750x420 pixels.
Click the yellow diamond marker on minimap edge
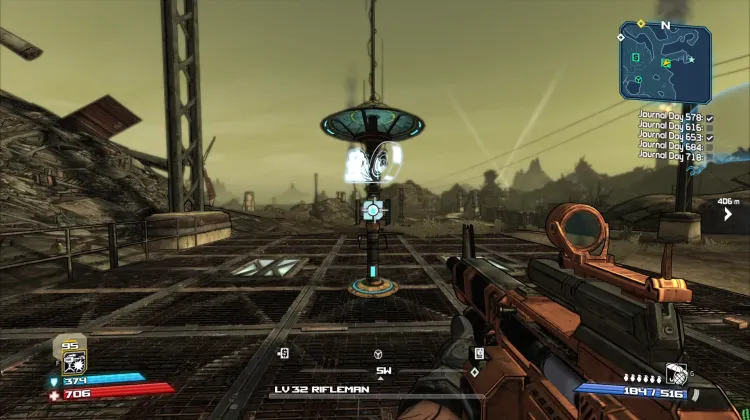point(640,24)
